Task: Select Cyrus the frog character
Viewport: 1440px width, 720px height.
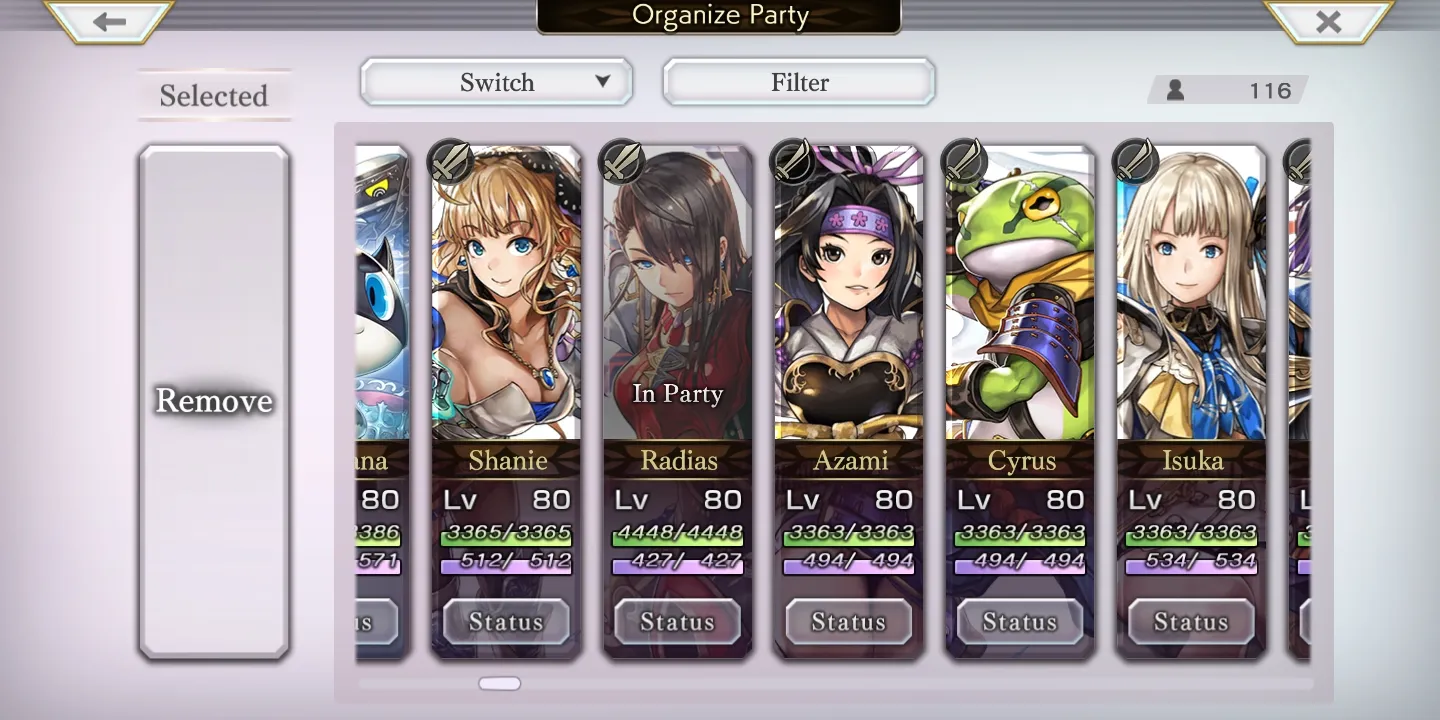Action: point(1020,300)
